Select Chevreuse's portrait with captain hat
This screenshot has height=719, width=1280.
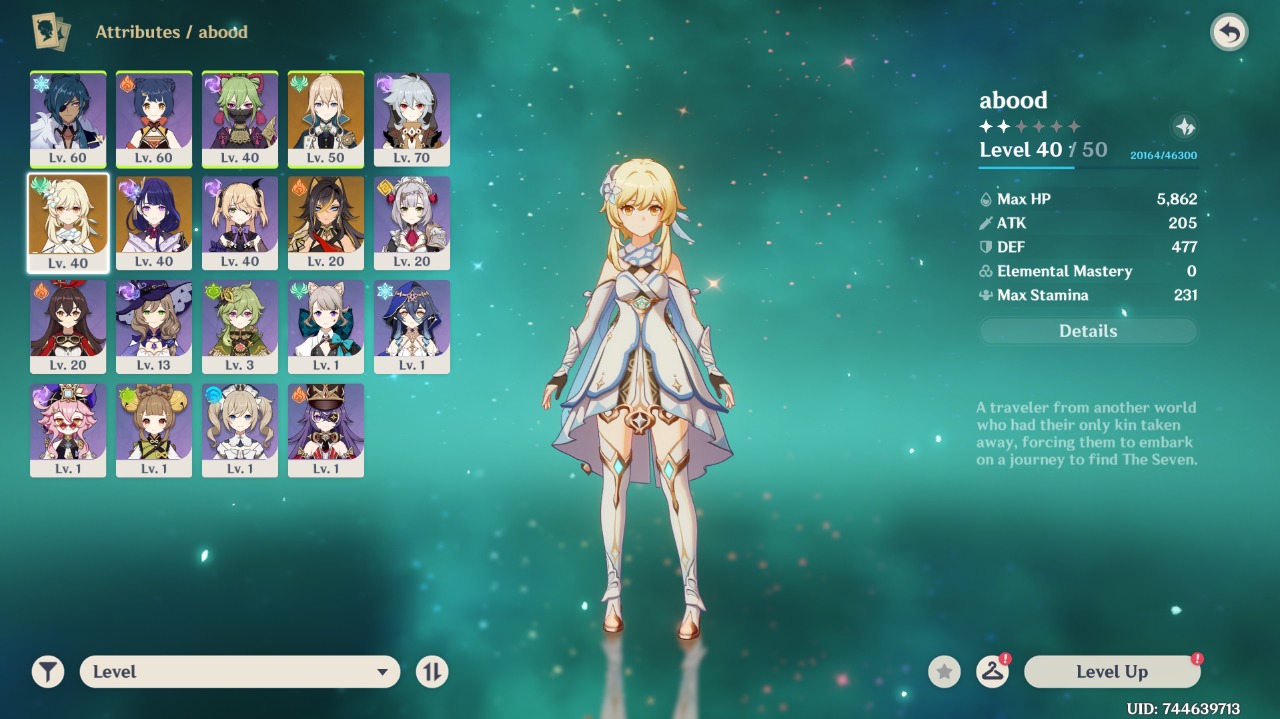click(326, 431)
